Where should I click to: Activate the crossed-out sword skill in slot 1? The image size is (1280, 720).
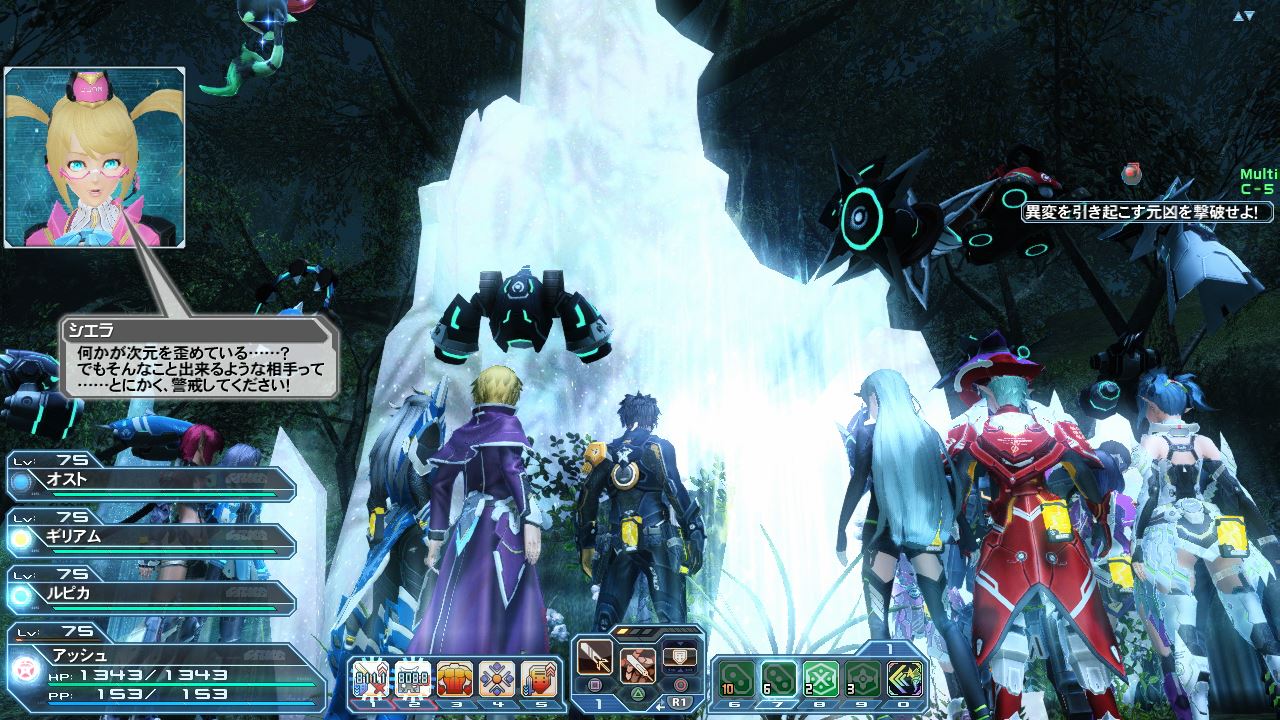coord(370,679)
